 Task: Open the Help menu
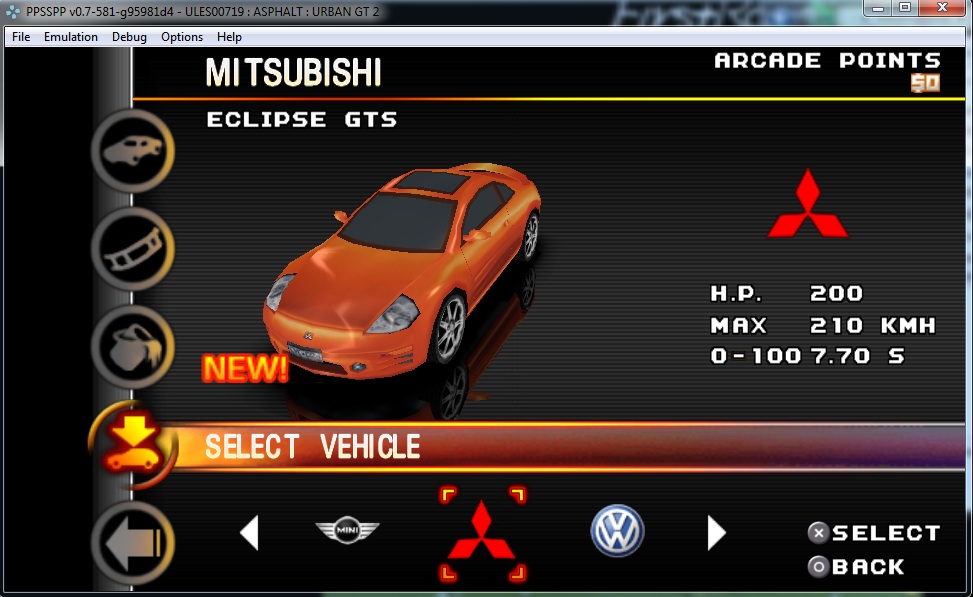229,37
